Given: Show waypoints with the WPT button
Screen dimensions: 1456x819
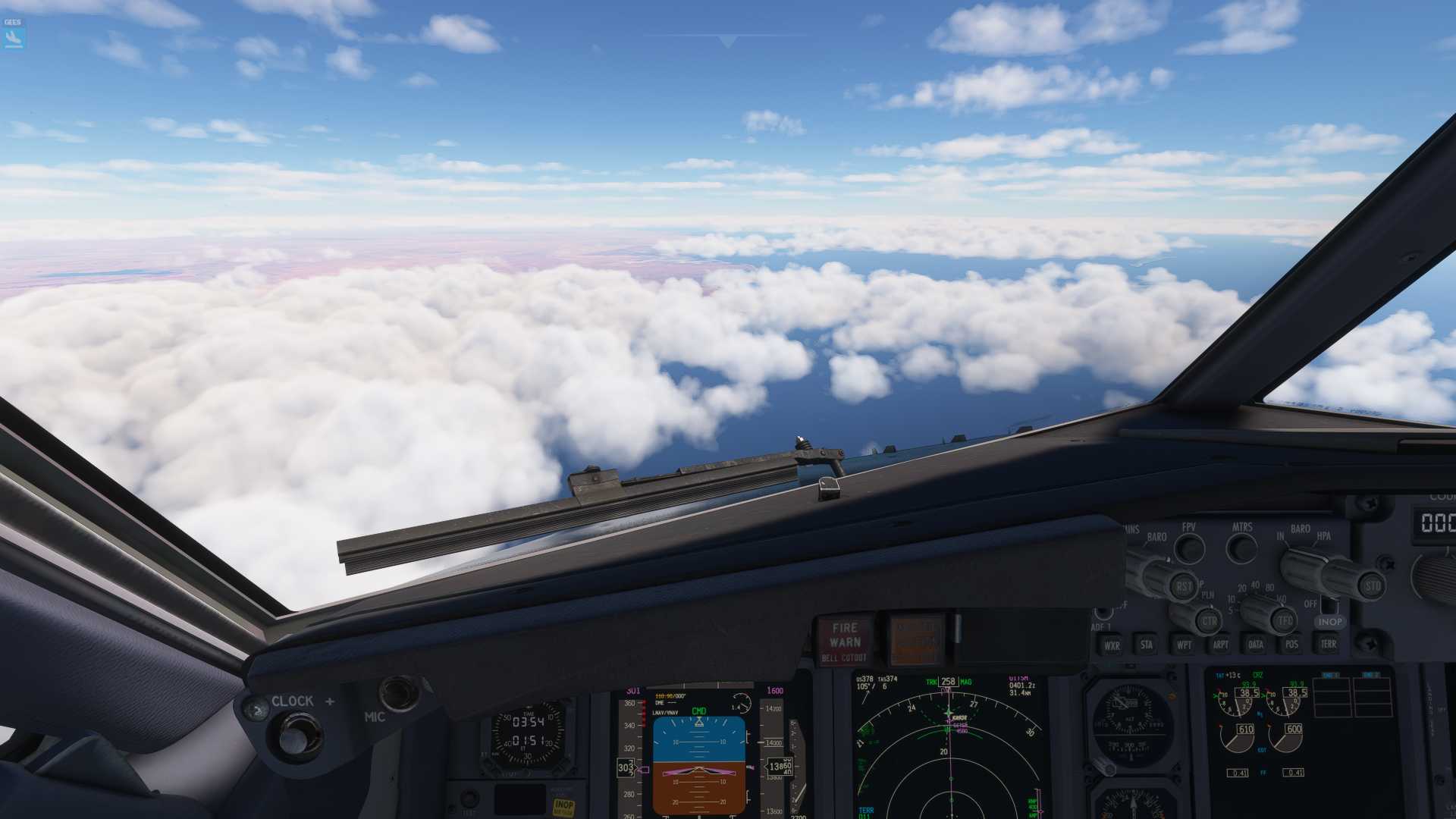Looking at the screenshot, I should pos(1184,645).
